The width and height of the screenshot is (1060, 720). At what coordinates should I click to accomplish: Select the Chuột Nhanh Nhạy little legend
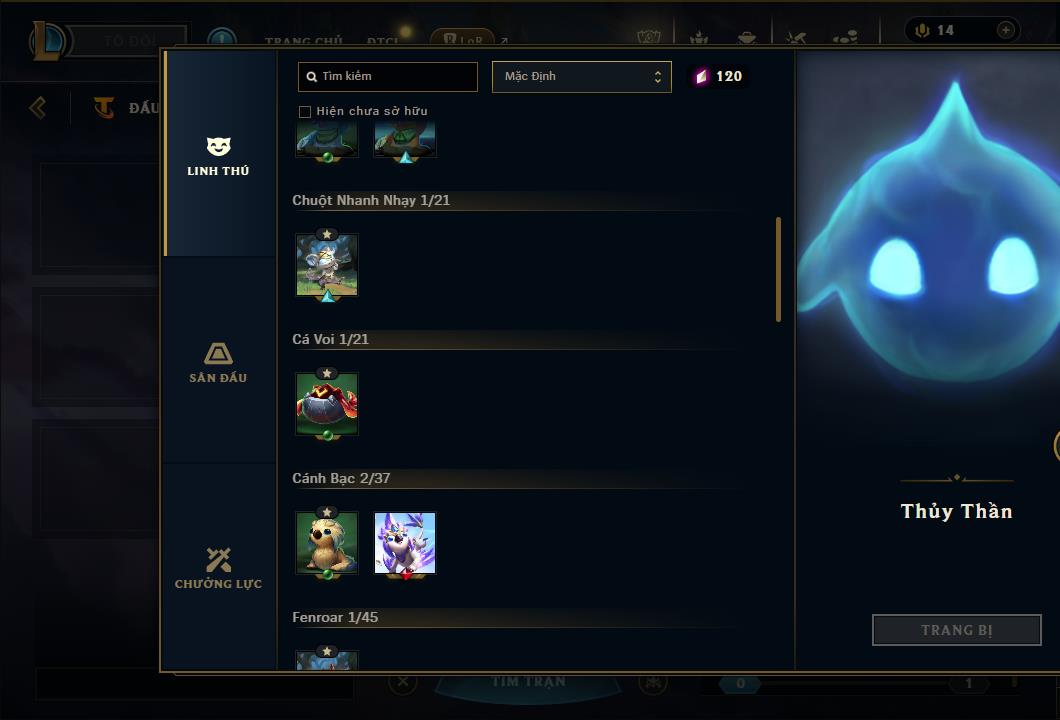pyautogui.click(x=327, y=265)
